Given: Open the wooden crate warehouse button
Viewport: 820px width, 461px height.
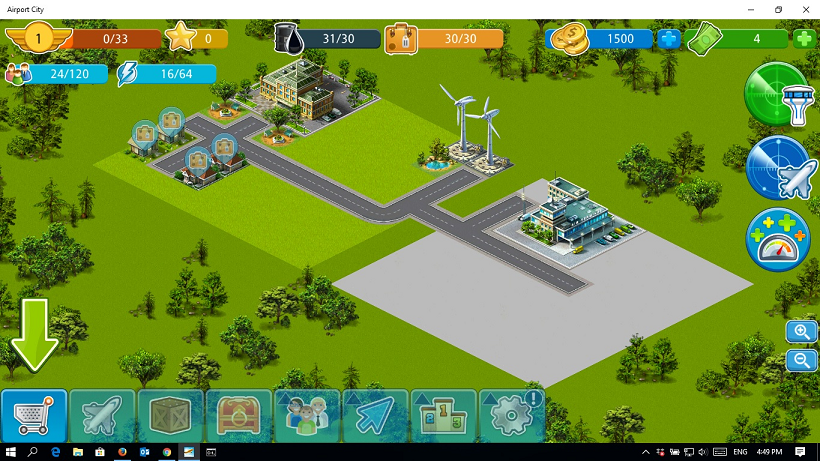Looking at the screenshot, I should pyautogui.click(x=170, y=414).
